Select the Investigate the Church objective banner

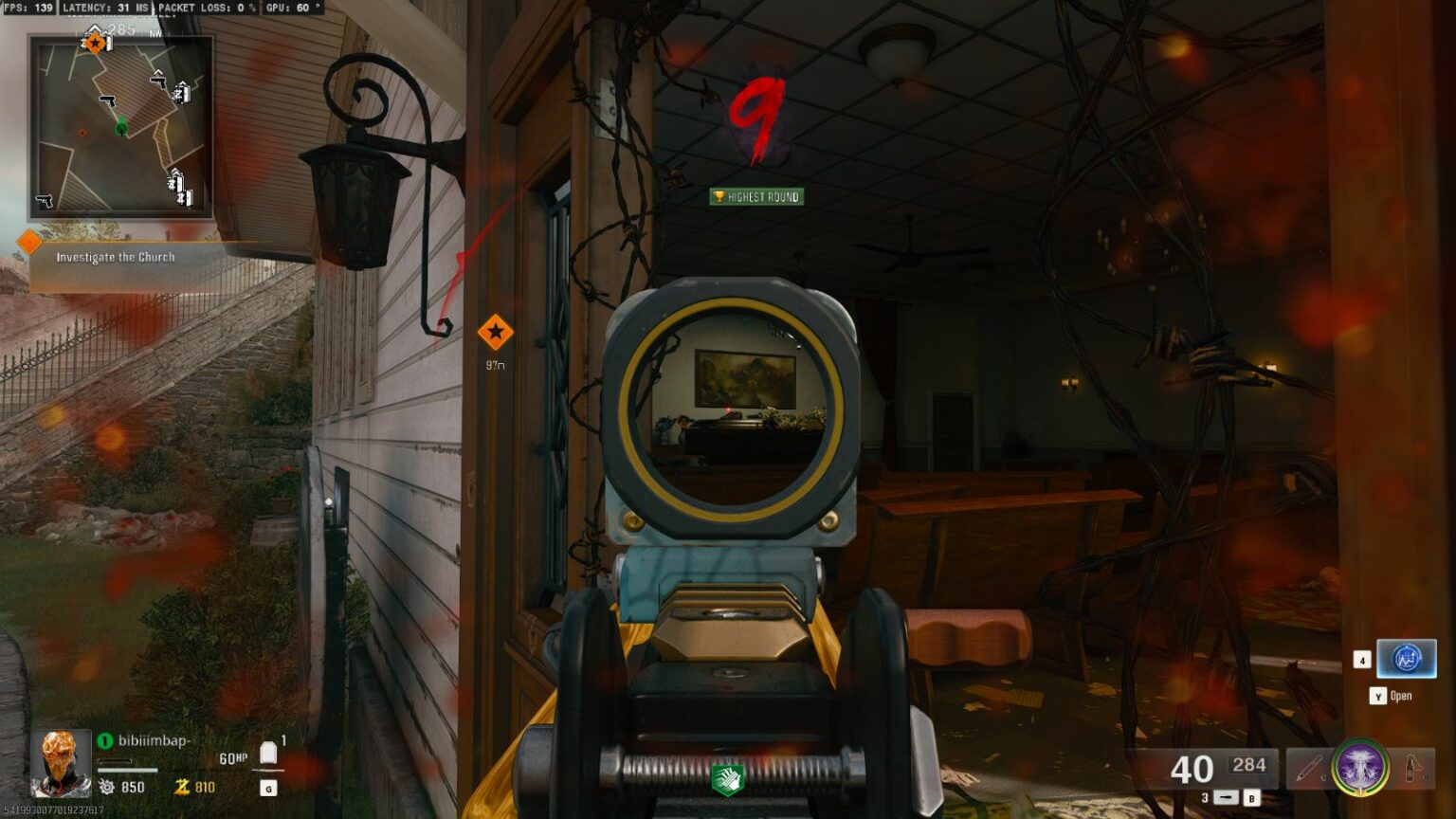click(116, 256)
